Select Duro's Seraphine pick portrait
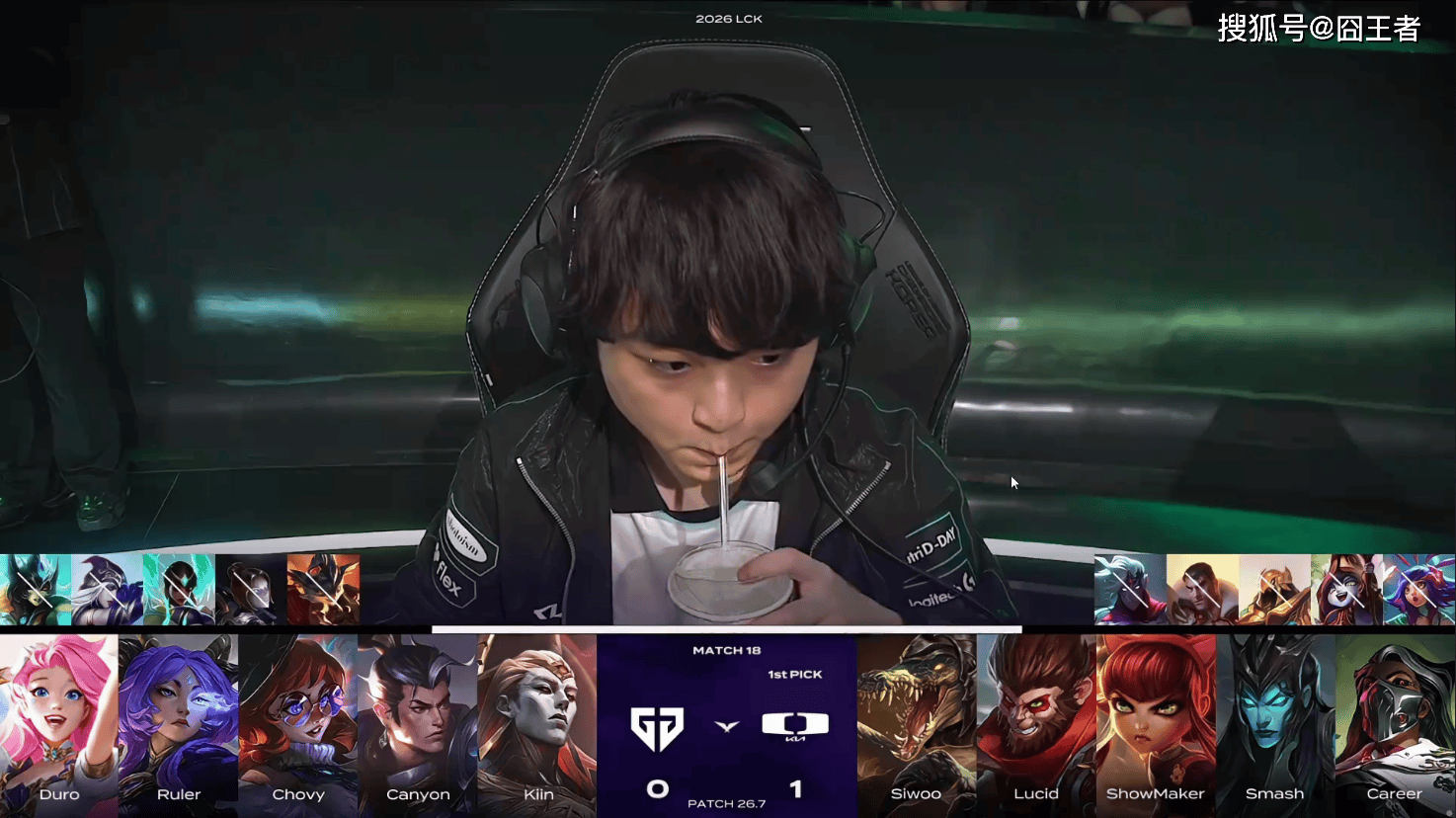Screen dimensions: 1456x818 pos(59,723)
